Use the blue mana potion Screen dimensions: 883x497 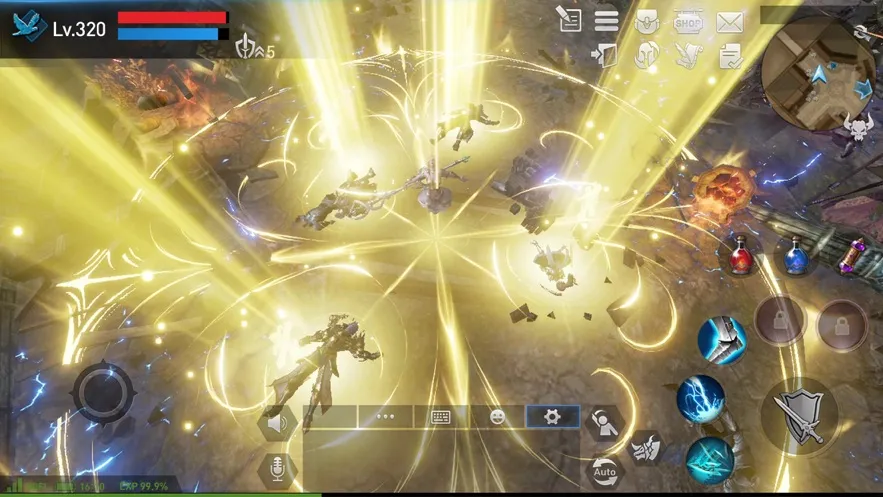coord(796,259)
